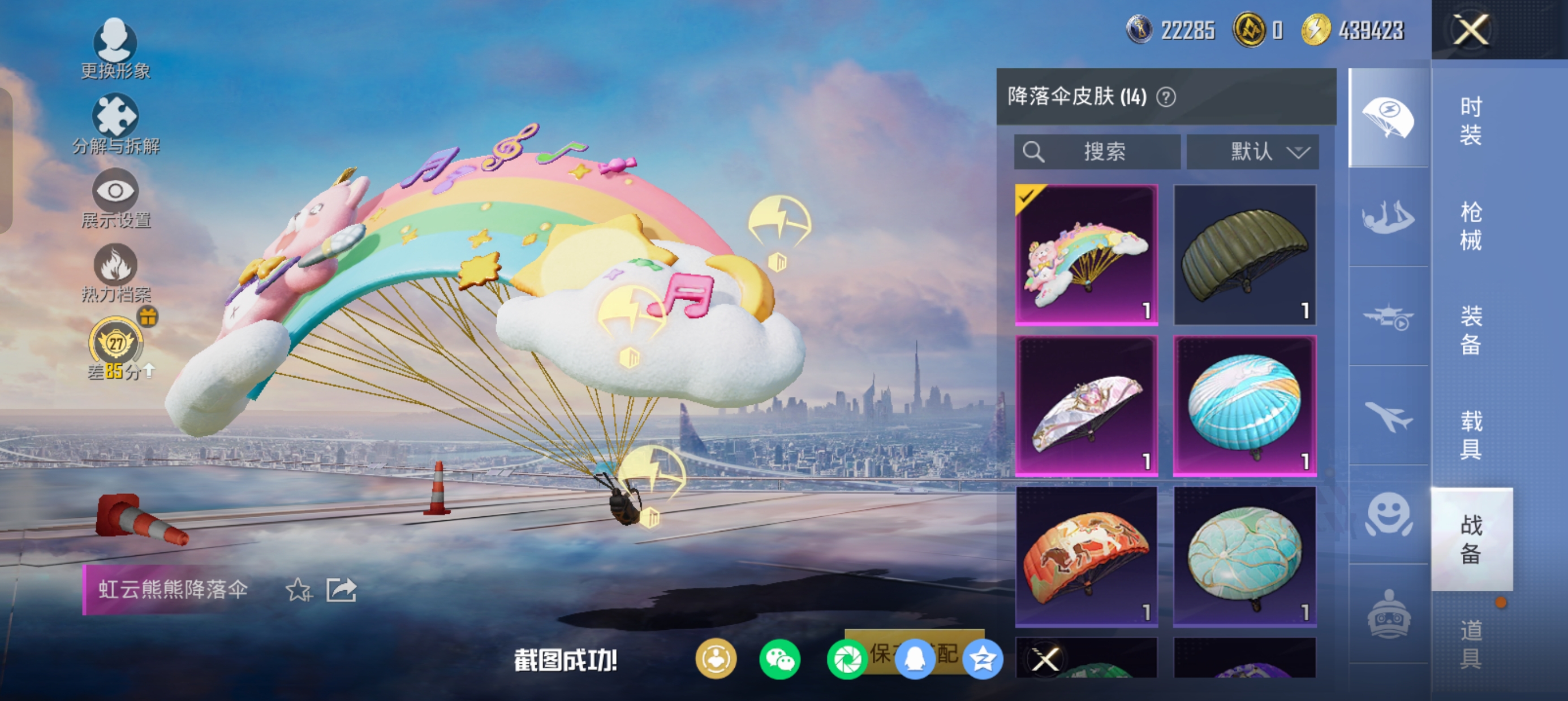Select the teal lotus leaf parachute
The height and width of the screenshot is (701, 1568).
(x=1245, y=556)
